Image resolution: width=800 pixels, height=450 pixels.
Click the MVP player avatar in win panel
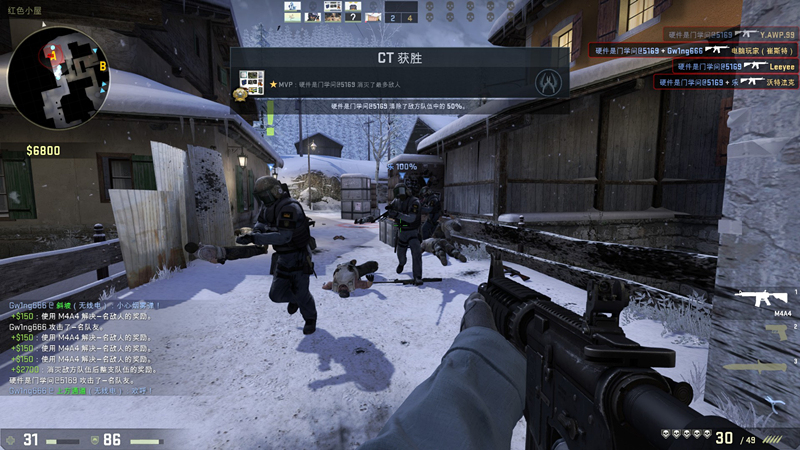(x=251, y=81)
